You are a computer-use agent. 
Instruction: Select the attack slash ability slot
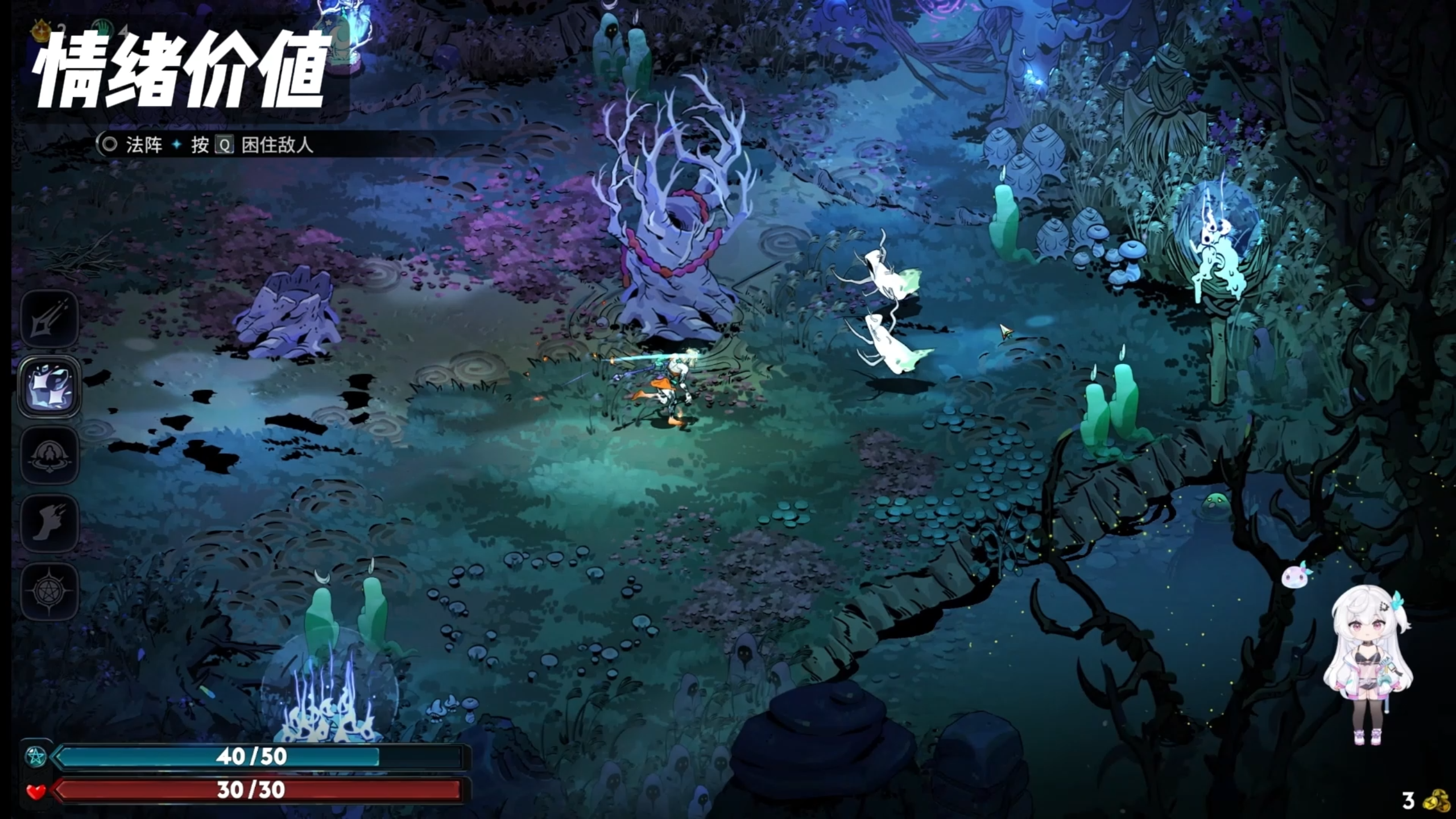49,319
